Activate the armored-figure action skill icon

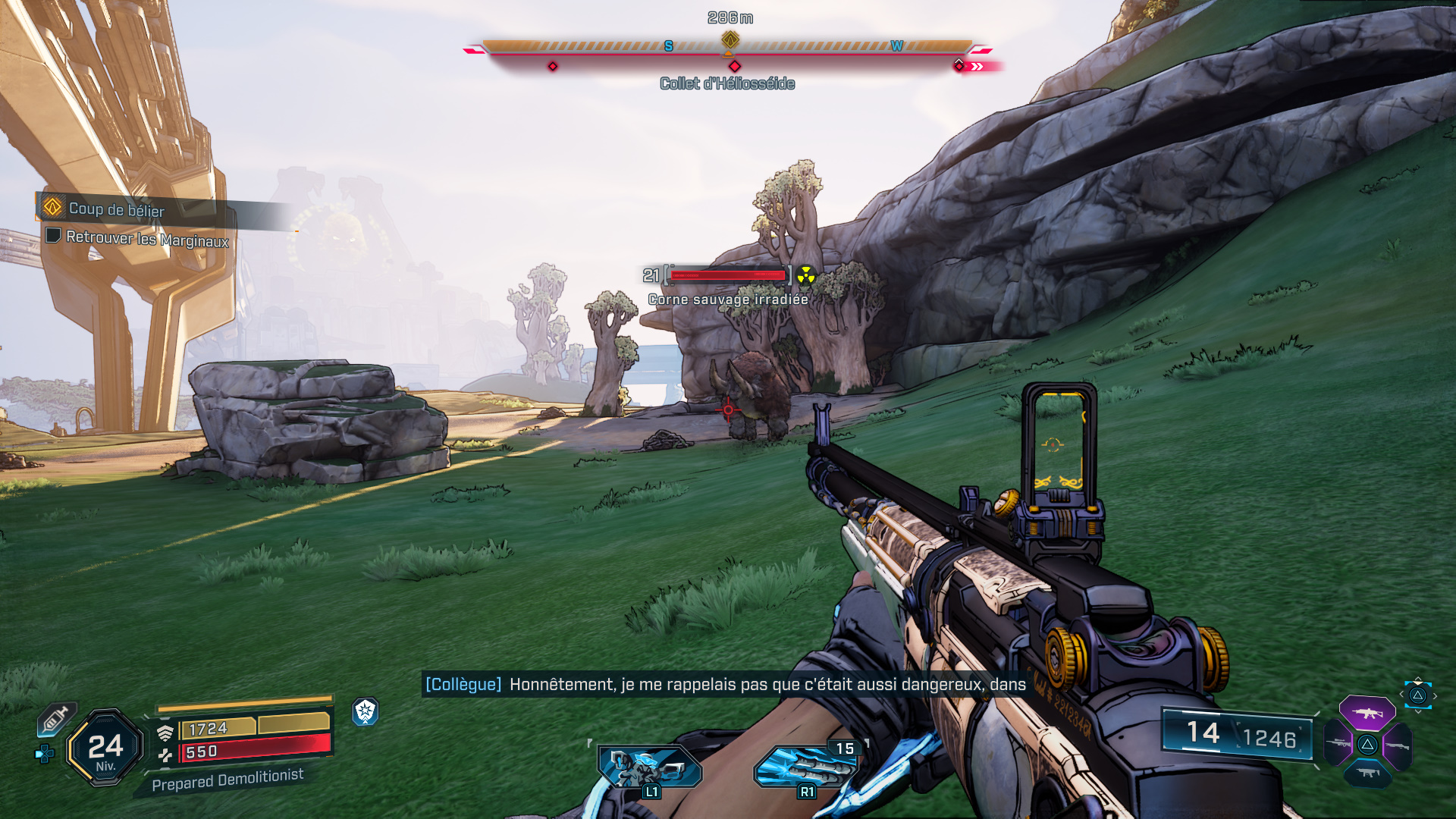pos(649,767)
